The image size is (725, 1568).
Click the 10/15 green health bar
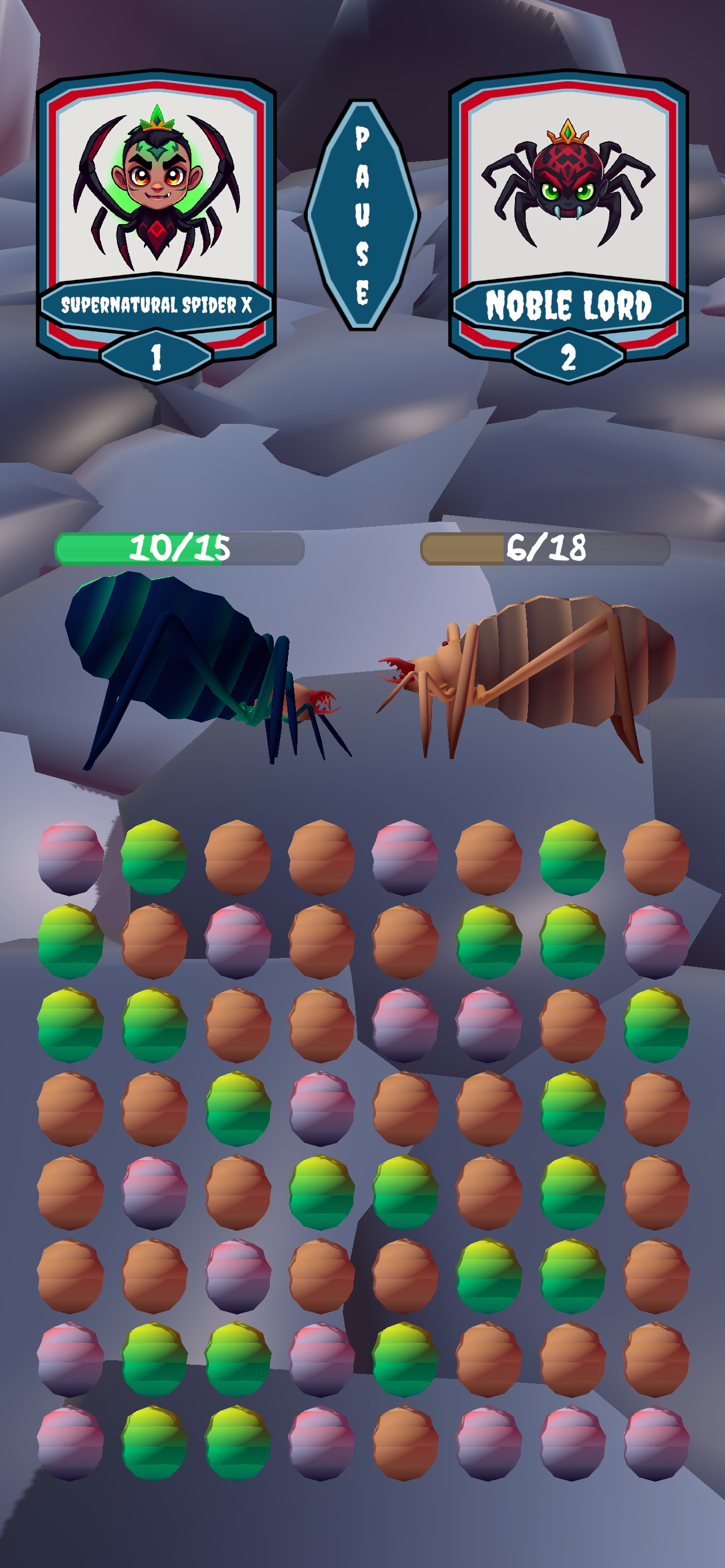(x=180, y=548)
